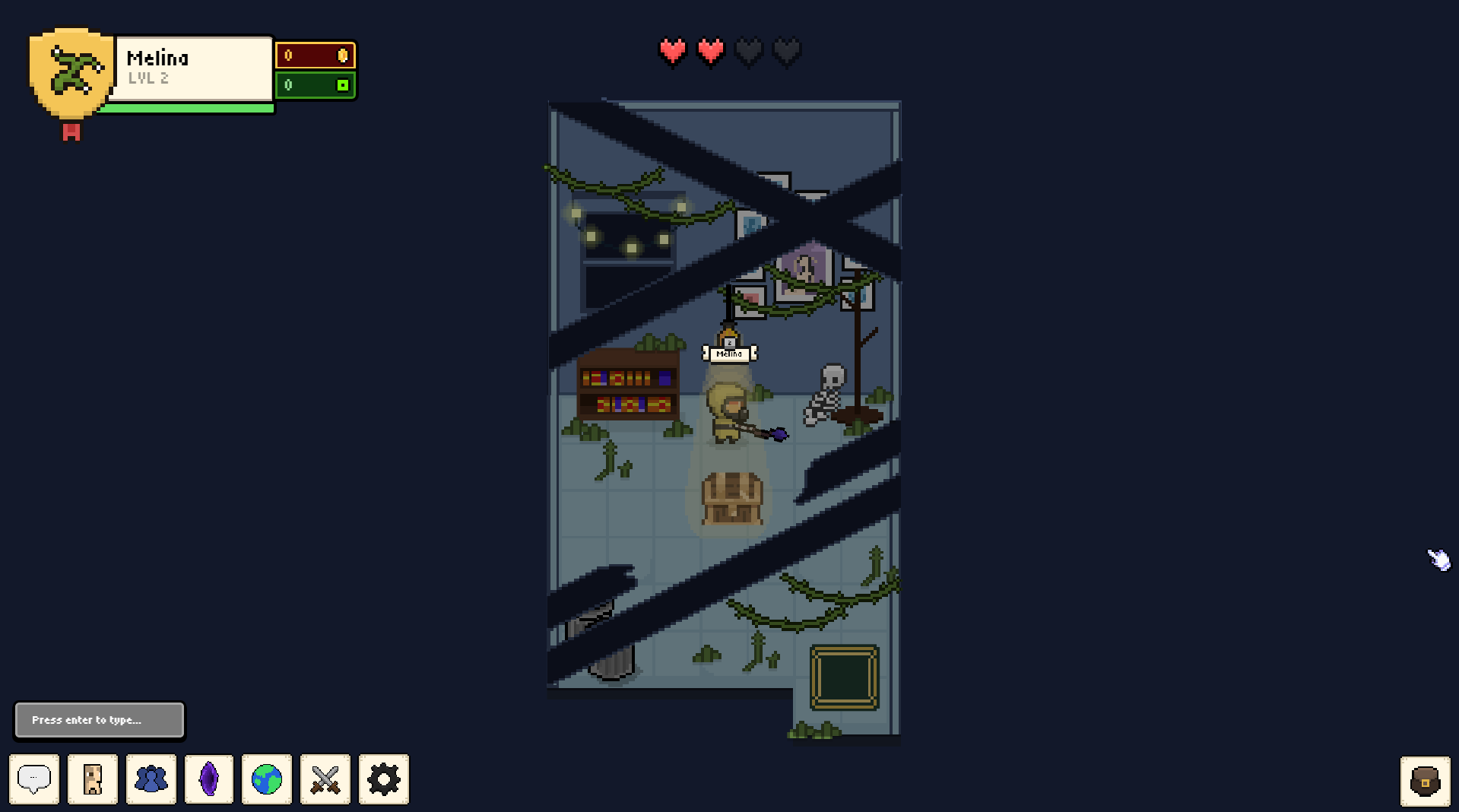Image resolution: width=1459 pixels, height=812 pixels.
Task: Select the purple crystal icon
Action: [209, 779]
